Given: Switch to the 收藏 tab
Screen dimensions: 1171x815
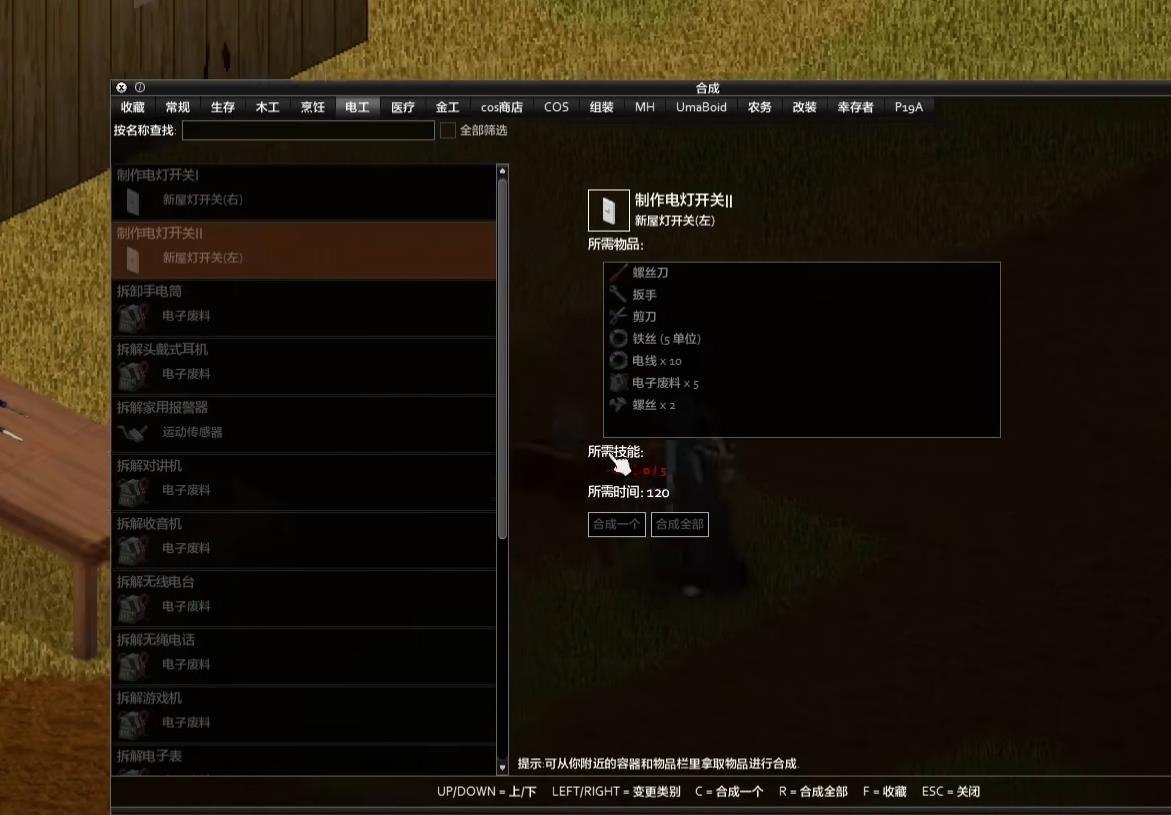Looking at the screenshot, I should [x=133, y=107].
